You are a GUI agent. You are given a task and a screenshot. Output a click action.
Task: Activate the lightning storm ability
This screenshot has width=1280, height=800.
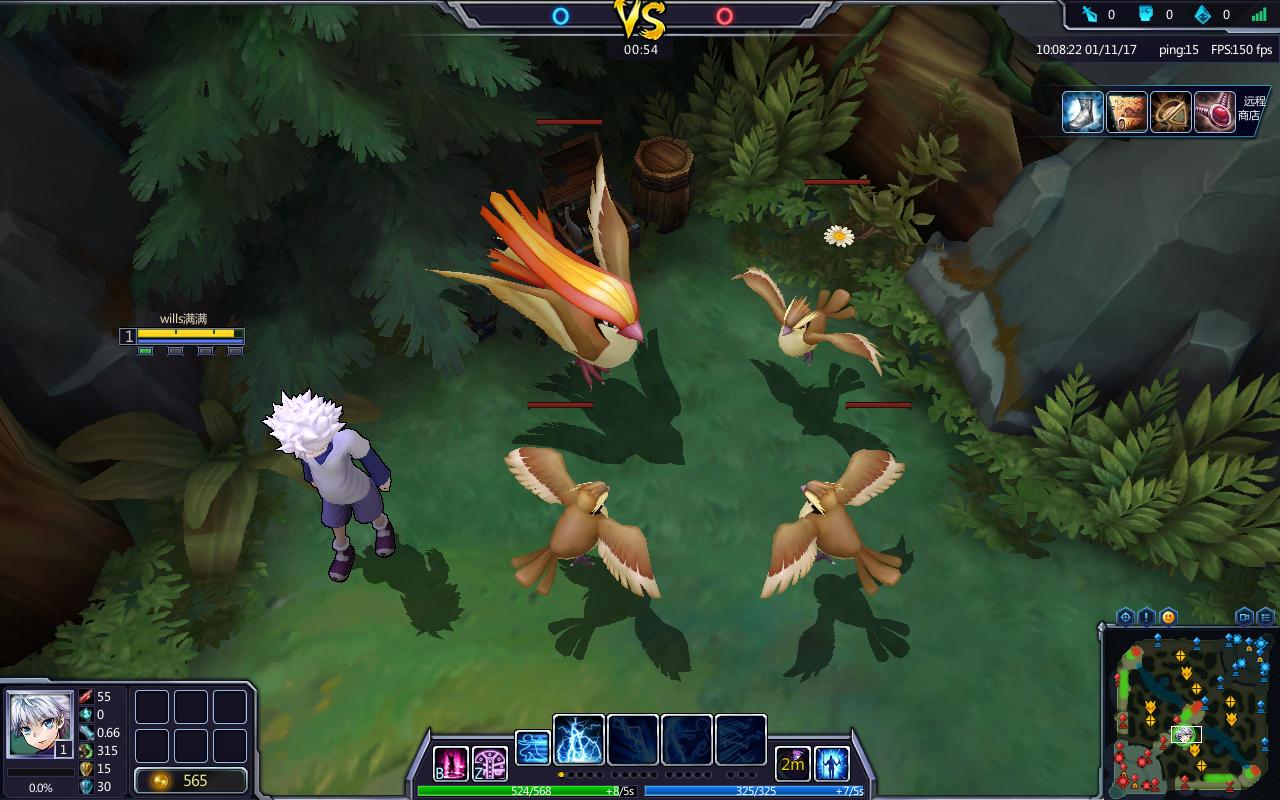579,740
